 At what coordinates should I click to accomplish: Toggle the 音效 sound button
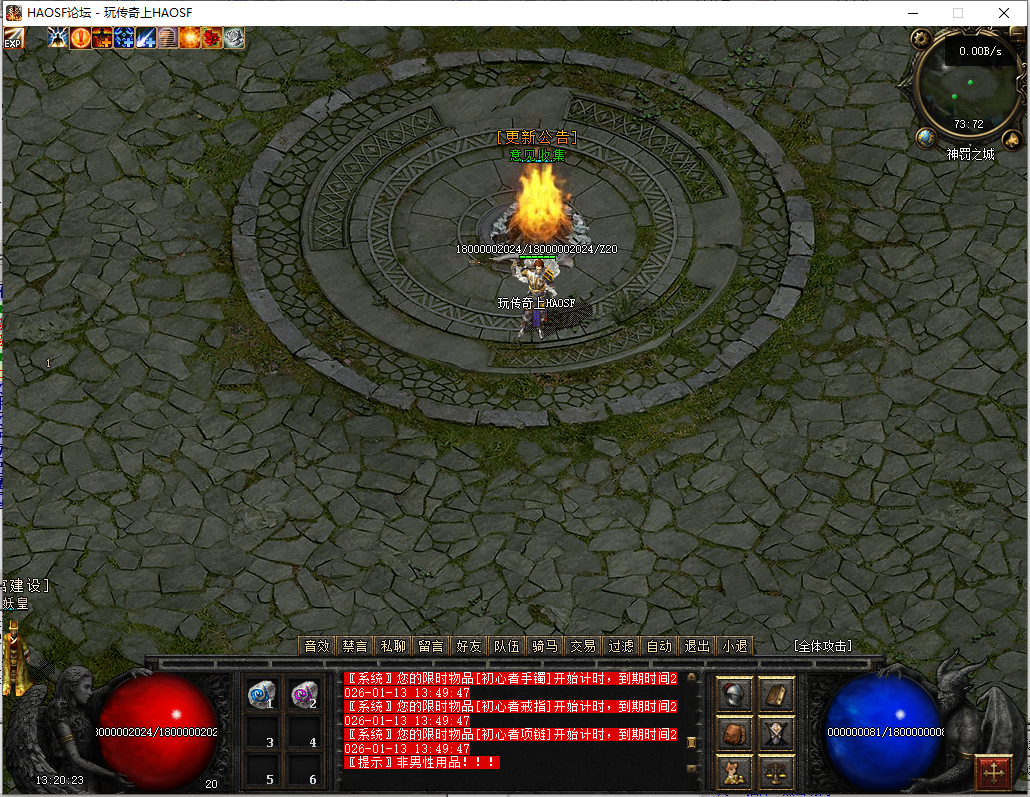coord(317,646)
